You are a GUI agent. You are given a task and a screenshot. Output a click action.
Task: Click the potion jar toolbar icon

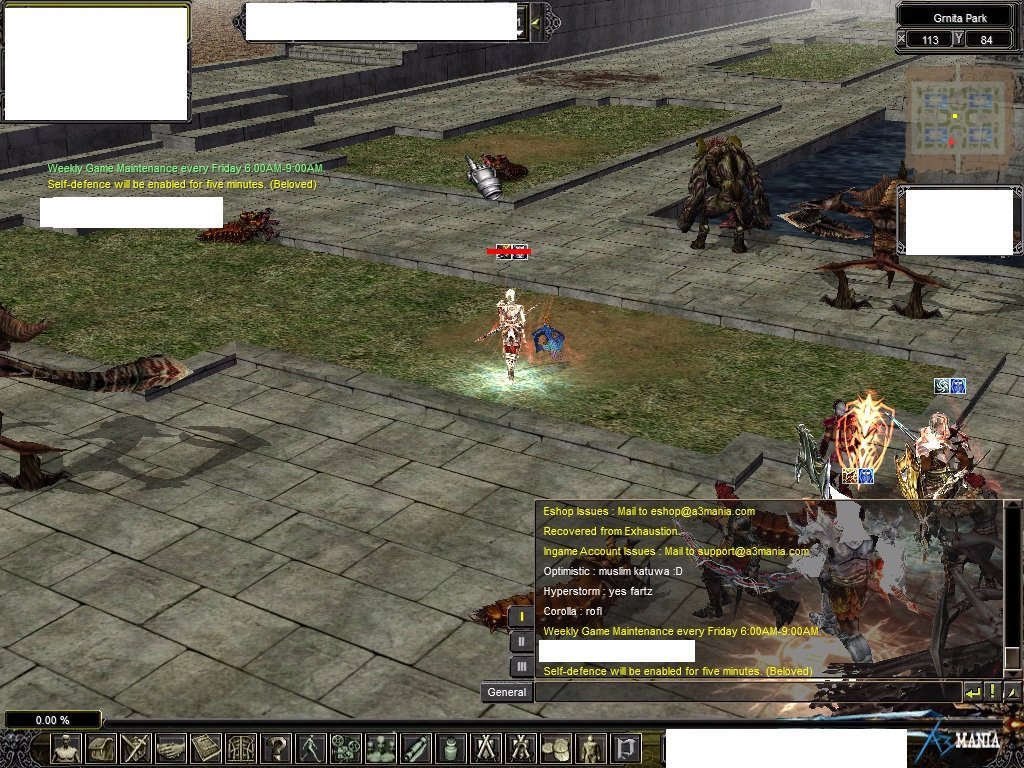tap(451, 747)
